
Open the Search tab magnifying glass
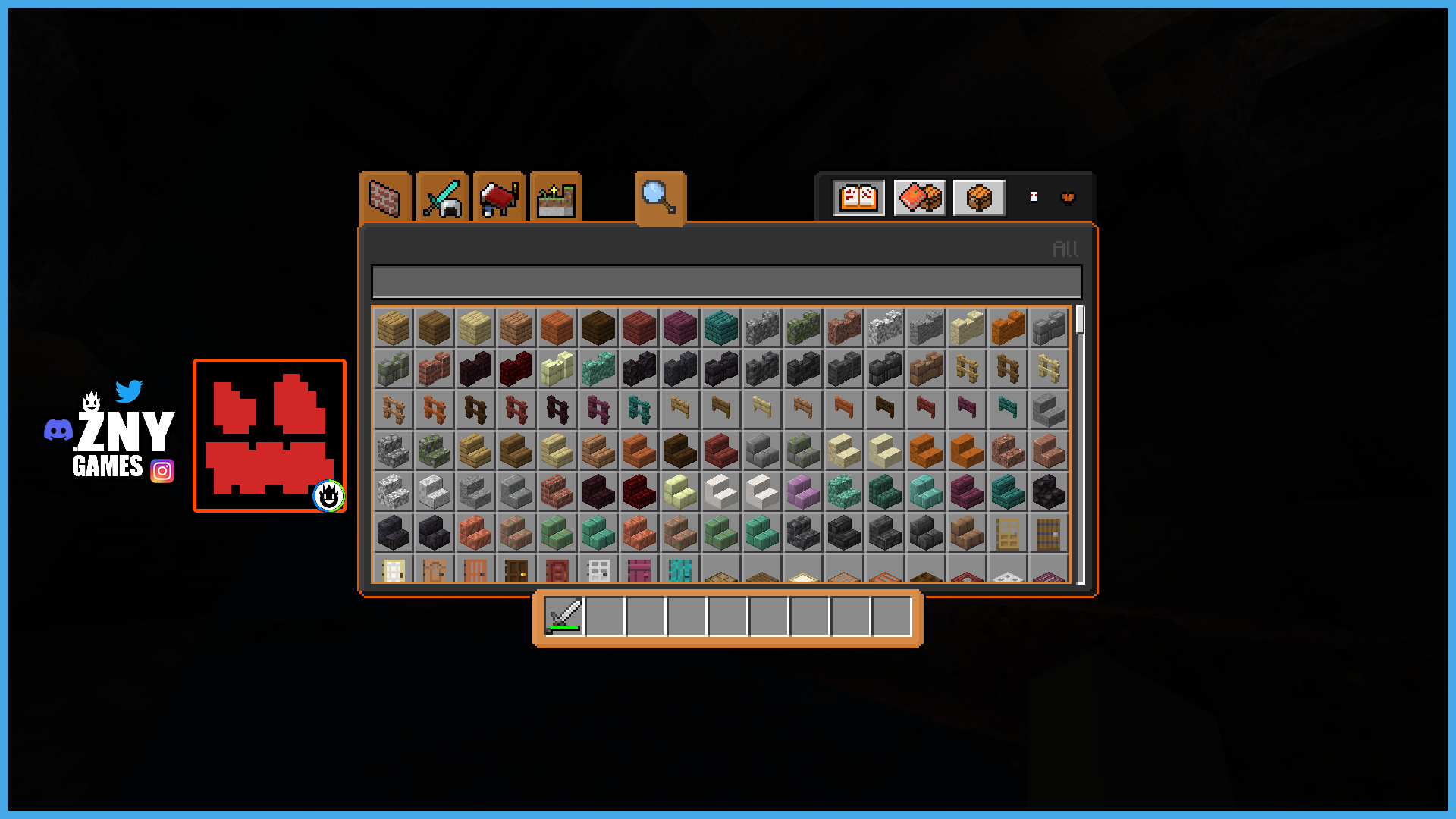point(659,197)
